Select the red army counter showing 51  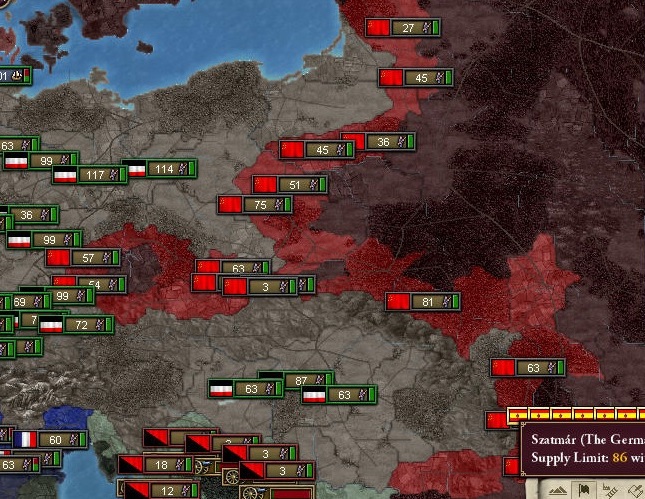tap(288, 185)
